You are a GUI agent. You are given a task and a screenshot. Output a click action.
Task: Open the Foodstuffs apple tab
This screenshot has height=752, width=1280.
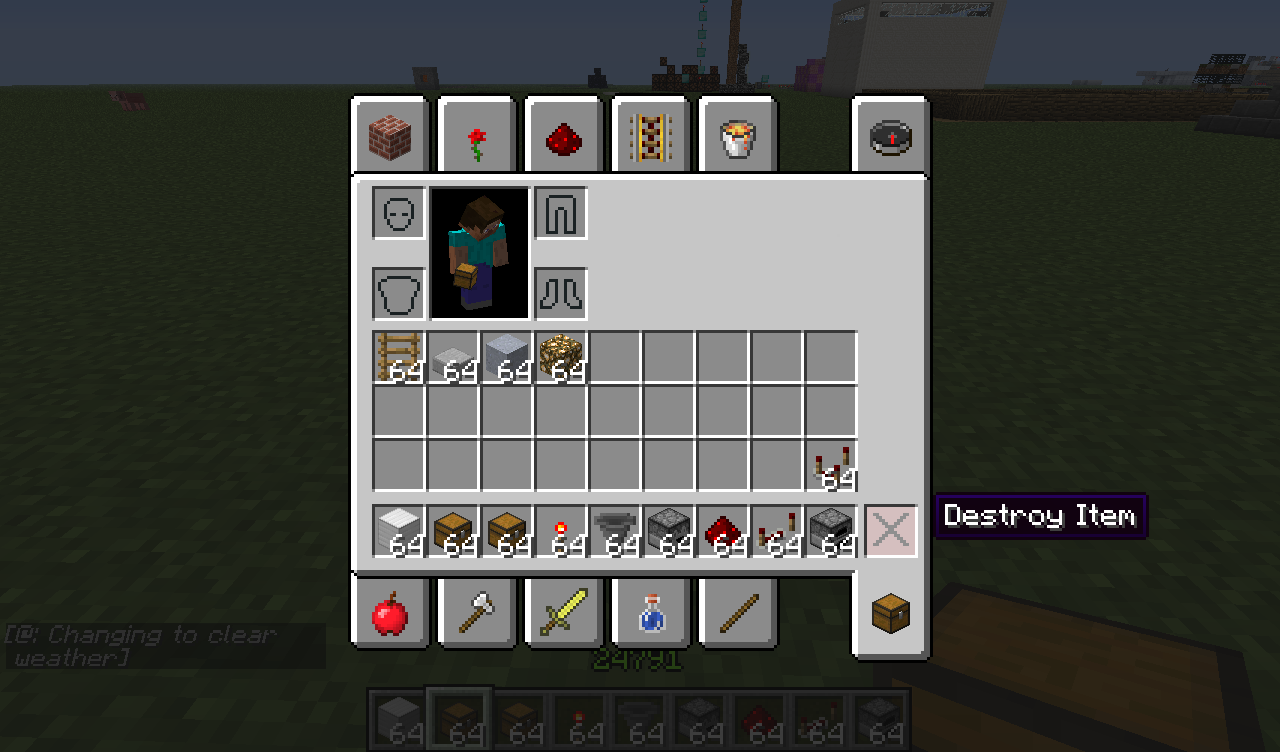[390, 612]
